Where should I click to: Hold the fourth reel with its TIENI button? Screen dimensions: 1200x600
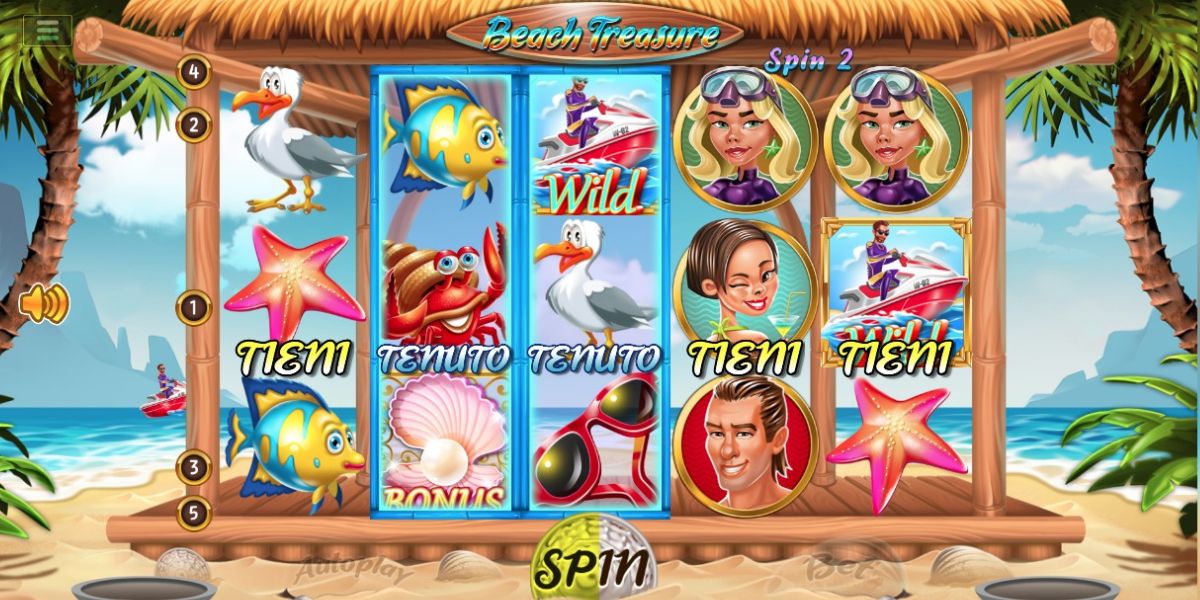click(x=745, y=357)
